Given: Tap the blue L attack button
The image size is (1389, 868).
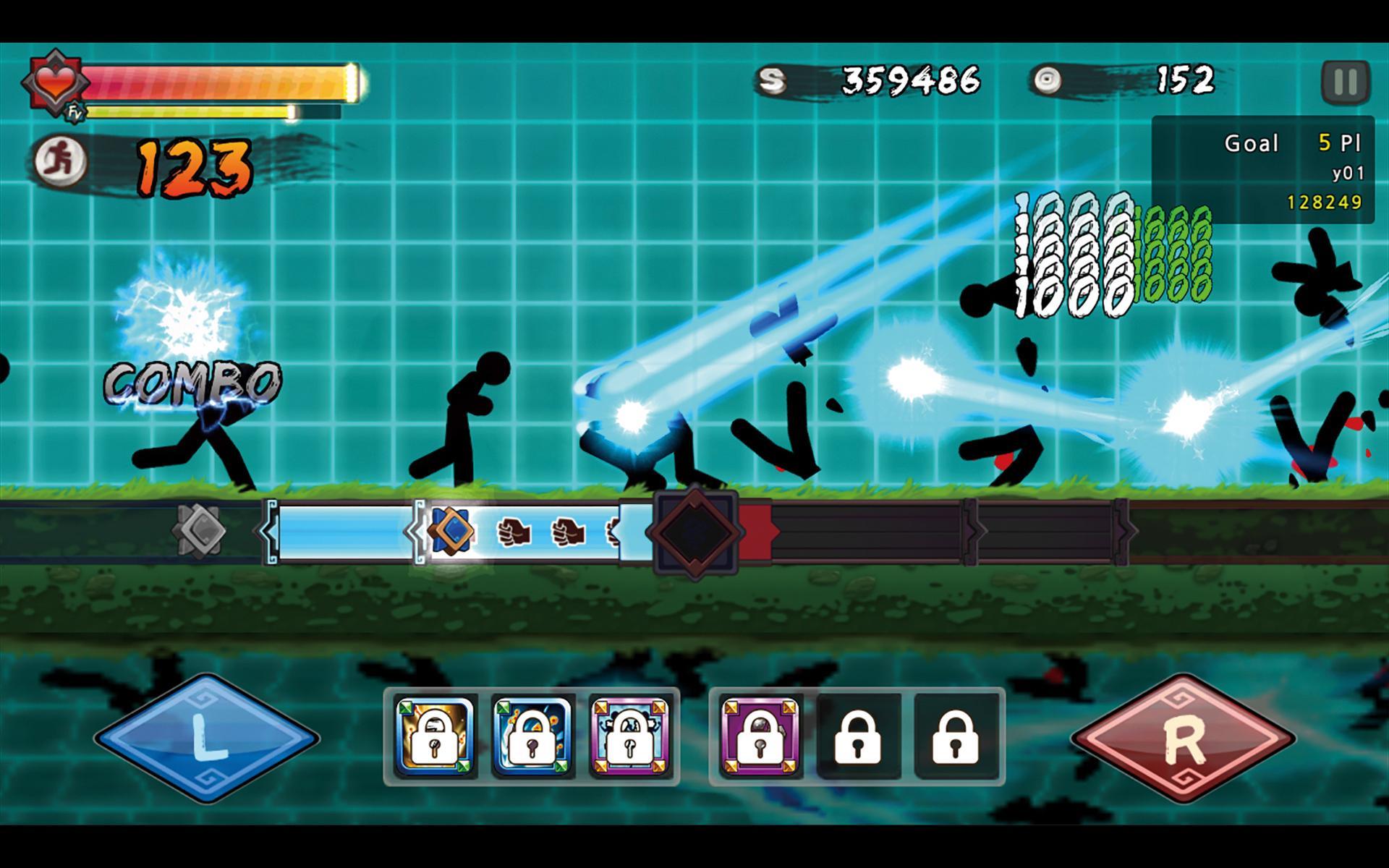Looking at the screenshot, I should point(206,738).
